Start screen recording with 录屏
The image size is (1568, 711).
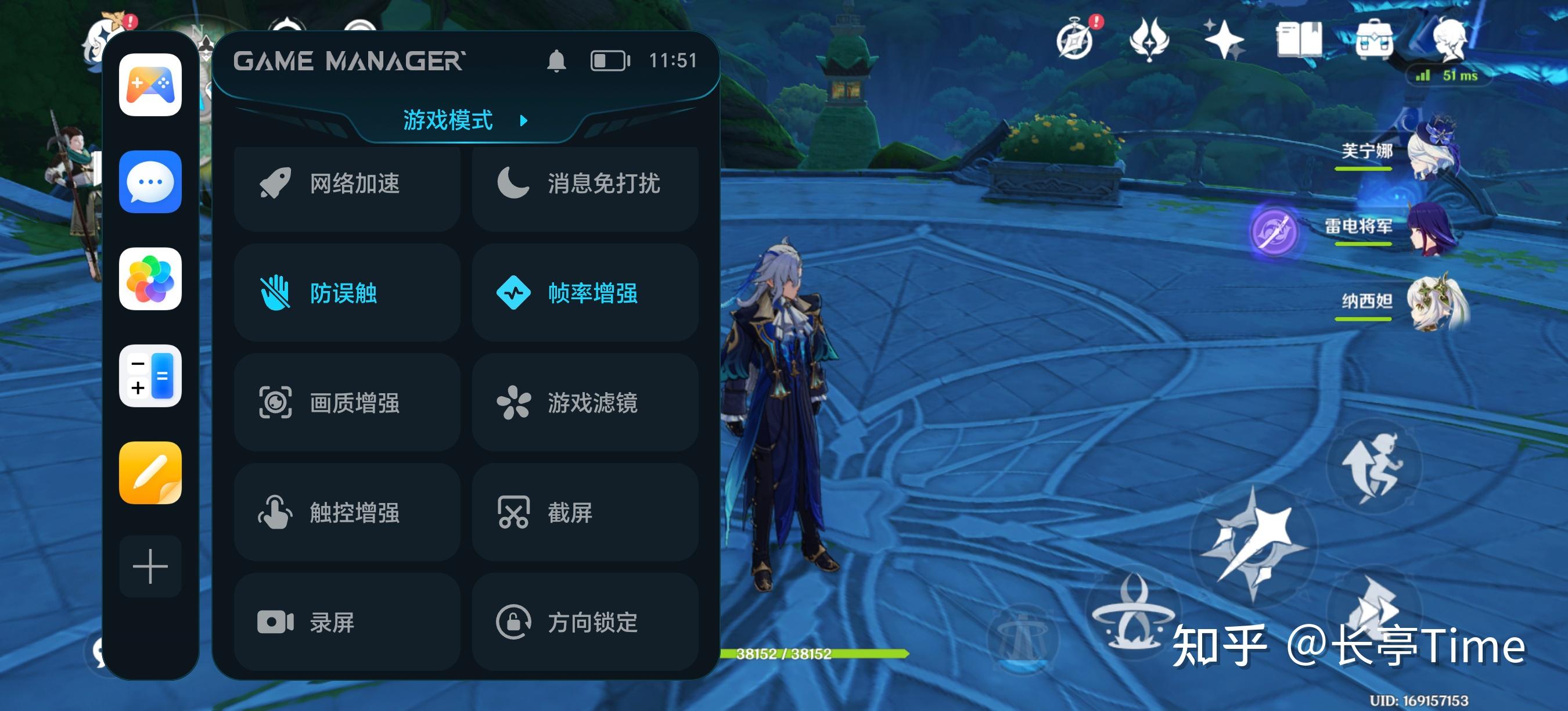347,622
